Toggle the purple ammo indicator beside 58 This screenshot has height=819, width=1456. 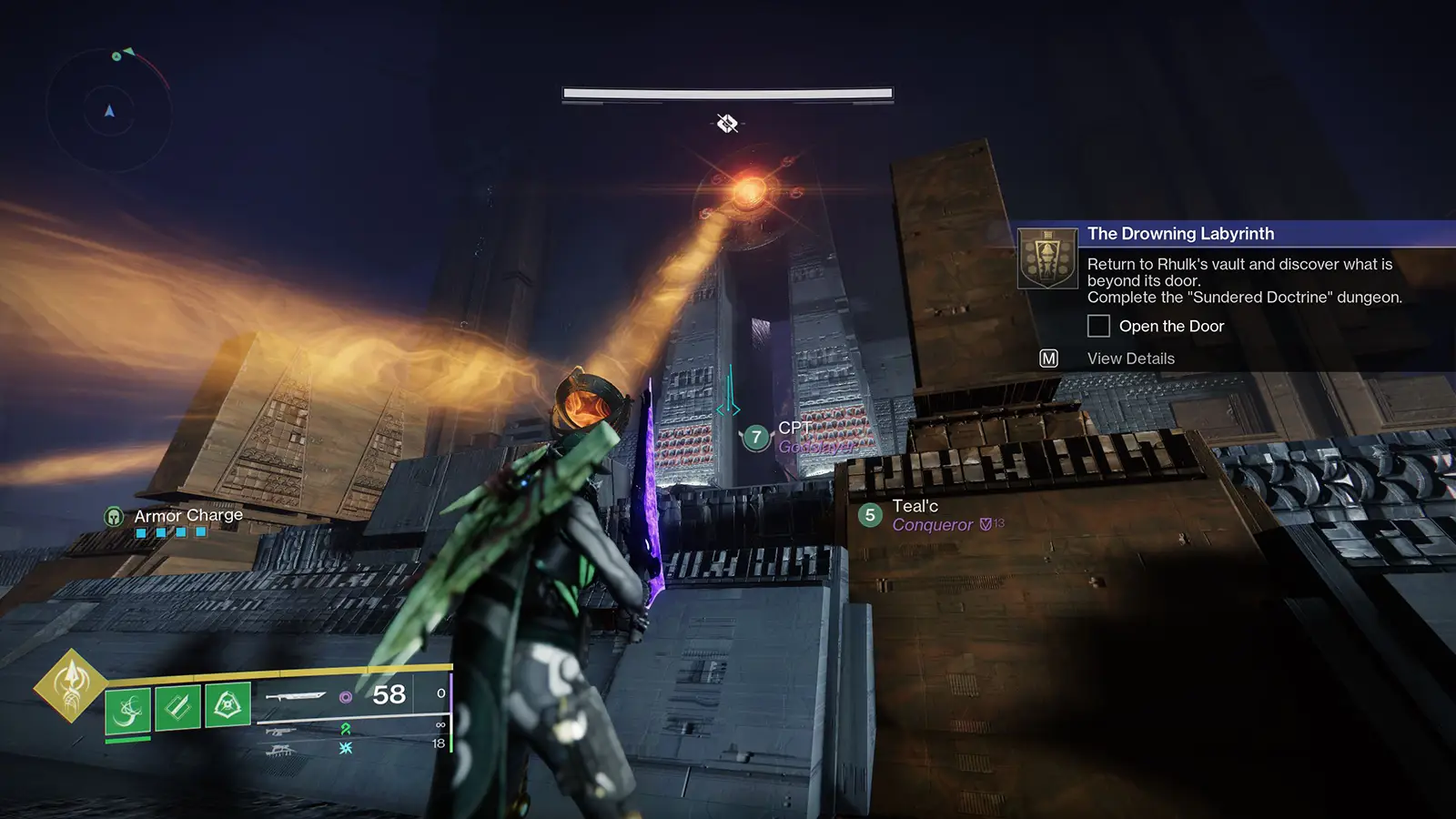pos(347,698)
